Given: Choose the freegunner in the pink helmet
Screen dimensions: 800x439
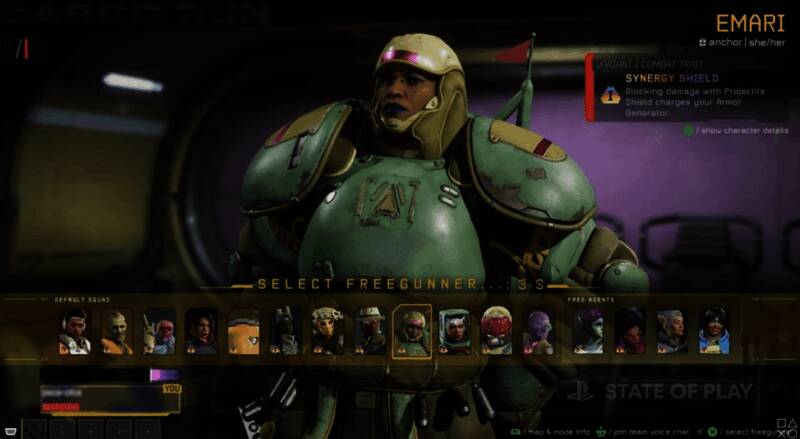Looking at the screenshot, I should [159, 331].
